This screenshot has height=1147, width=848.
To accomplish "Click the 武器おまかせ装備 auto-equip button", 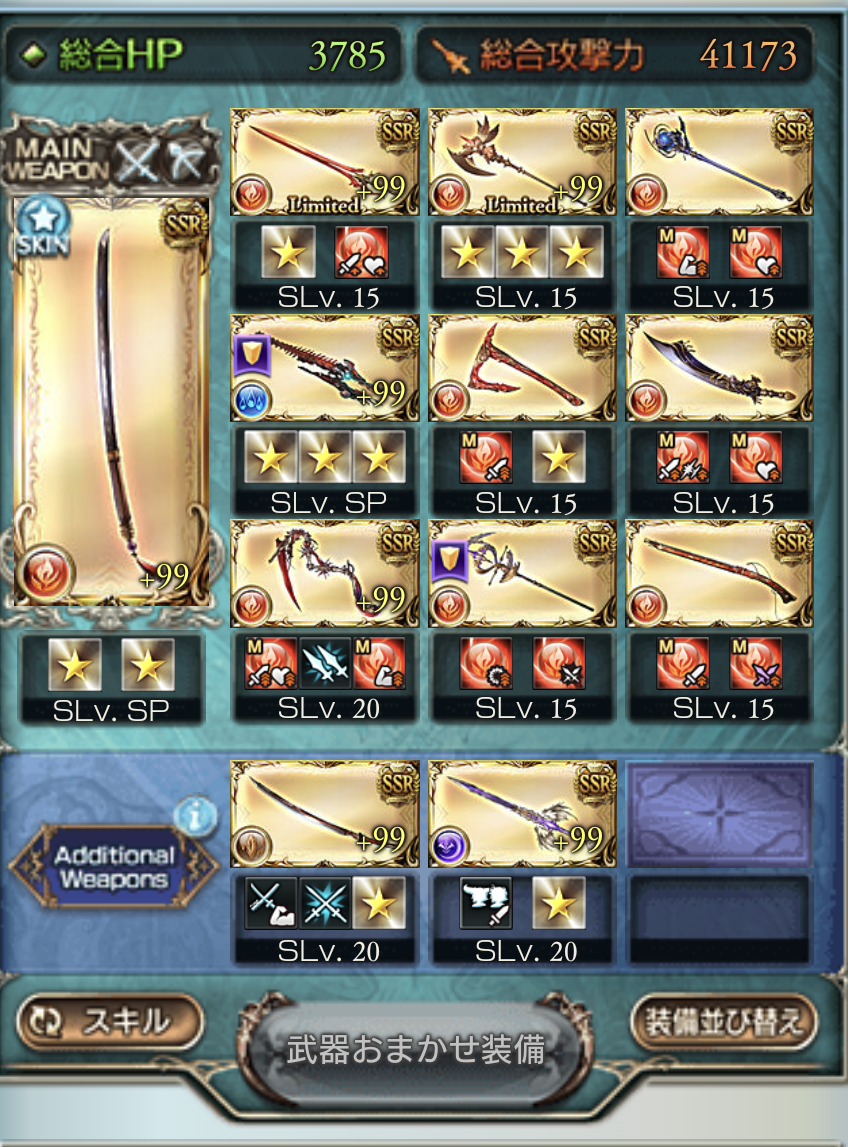I will point(415,1050).
